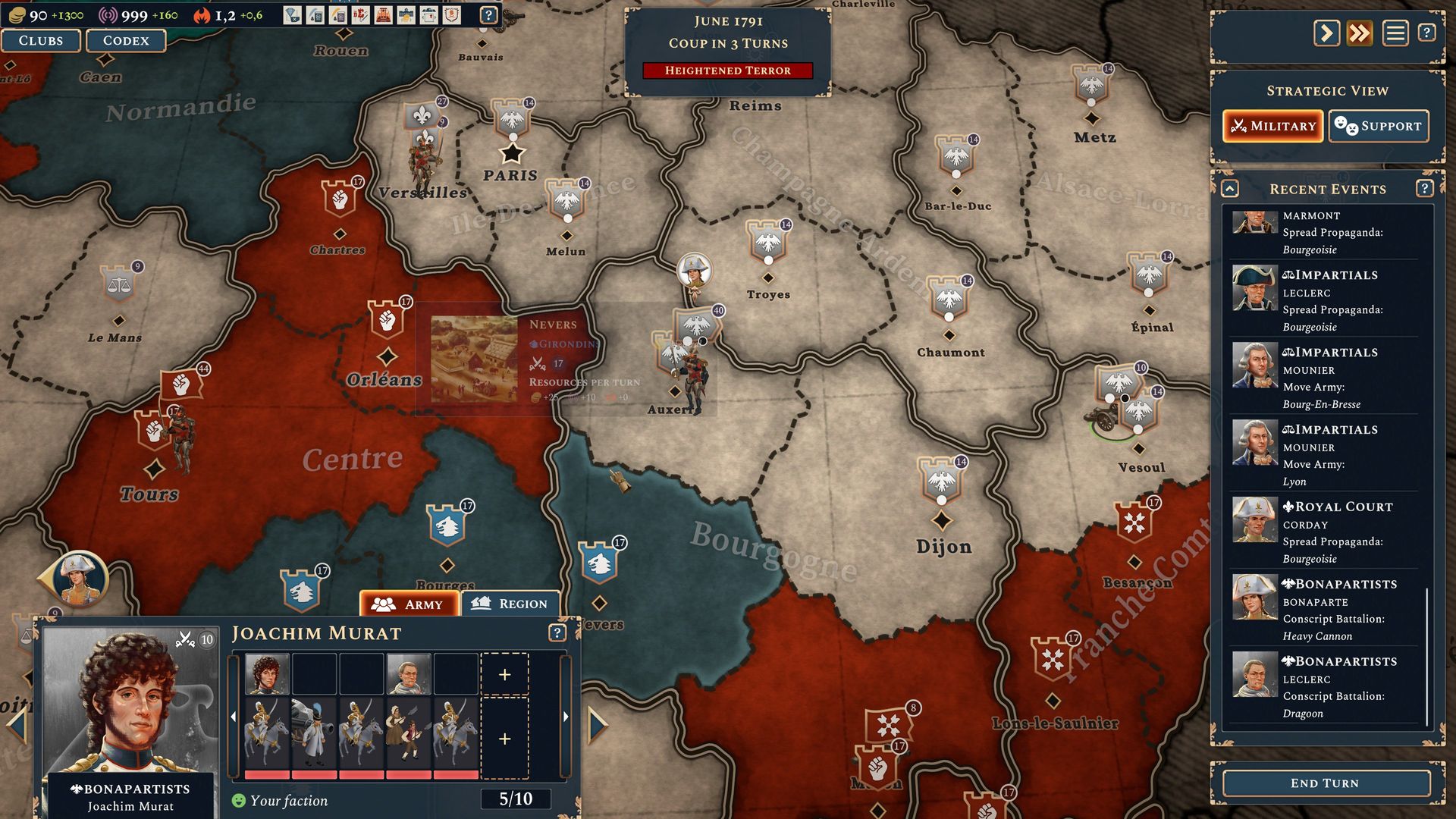Select the Army tab
This screenshot has height=819, width=1456.
click(x=409, y=604)
